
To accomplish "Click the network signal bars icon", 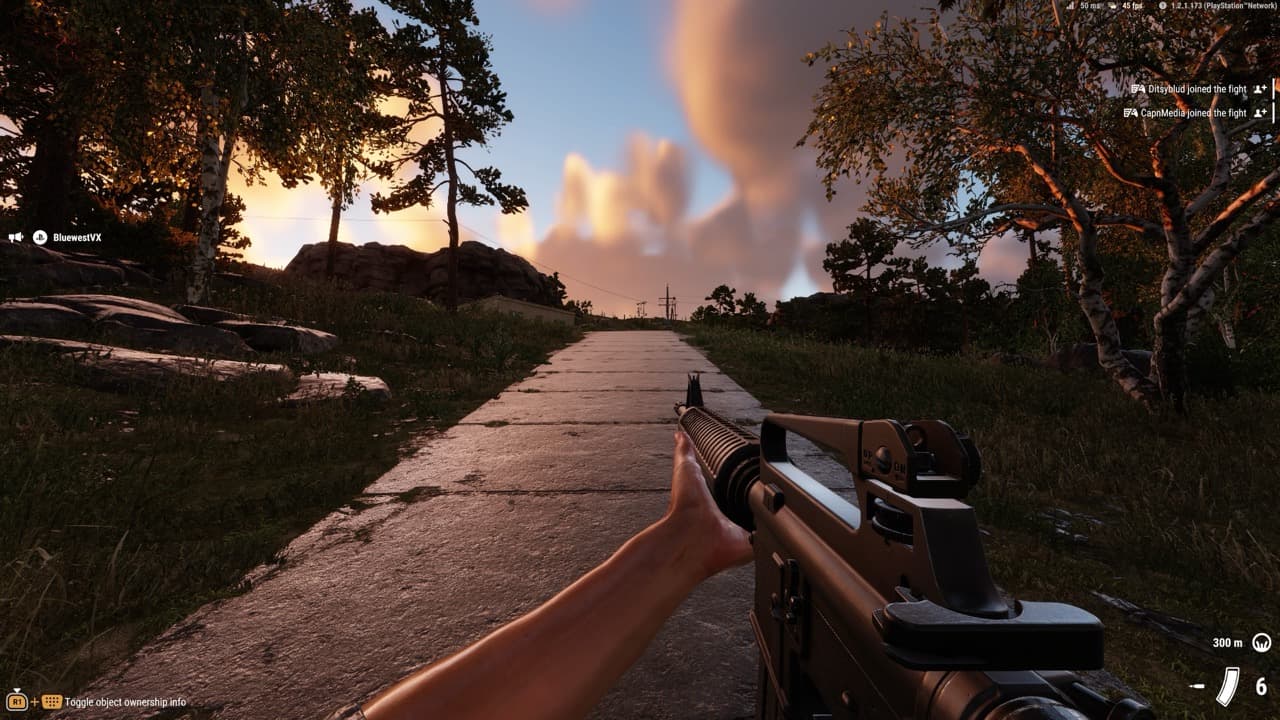I will coord(1069,6).
